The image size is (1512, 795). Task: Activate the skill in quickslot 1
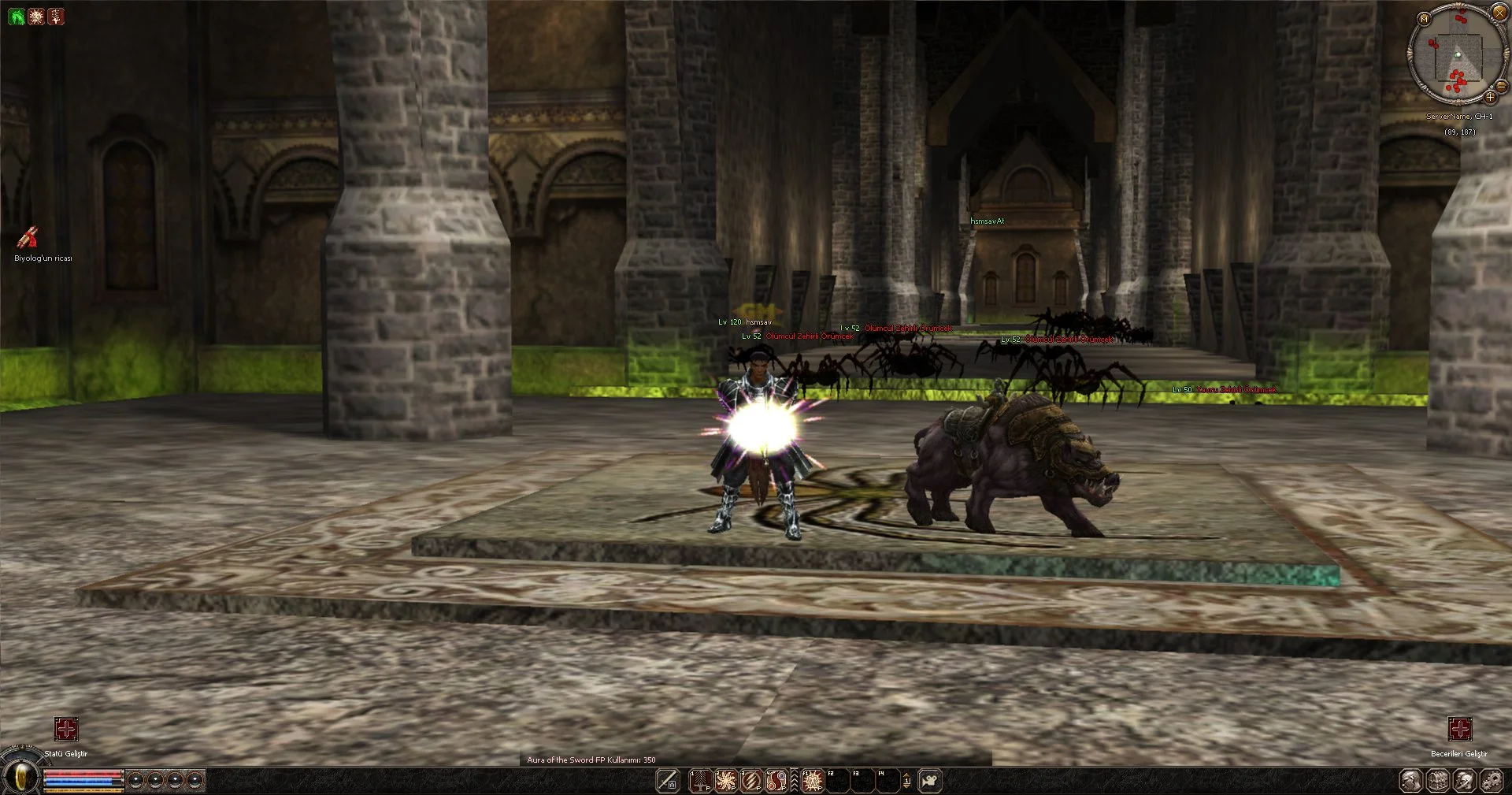coord(701,781)
